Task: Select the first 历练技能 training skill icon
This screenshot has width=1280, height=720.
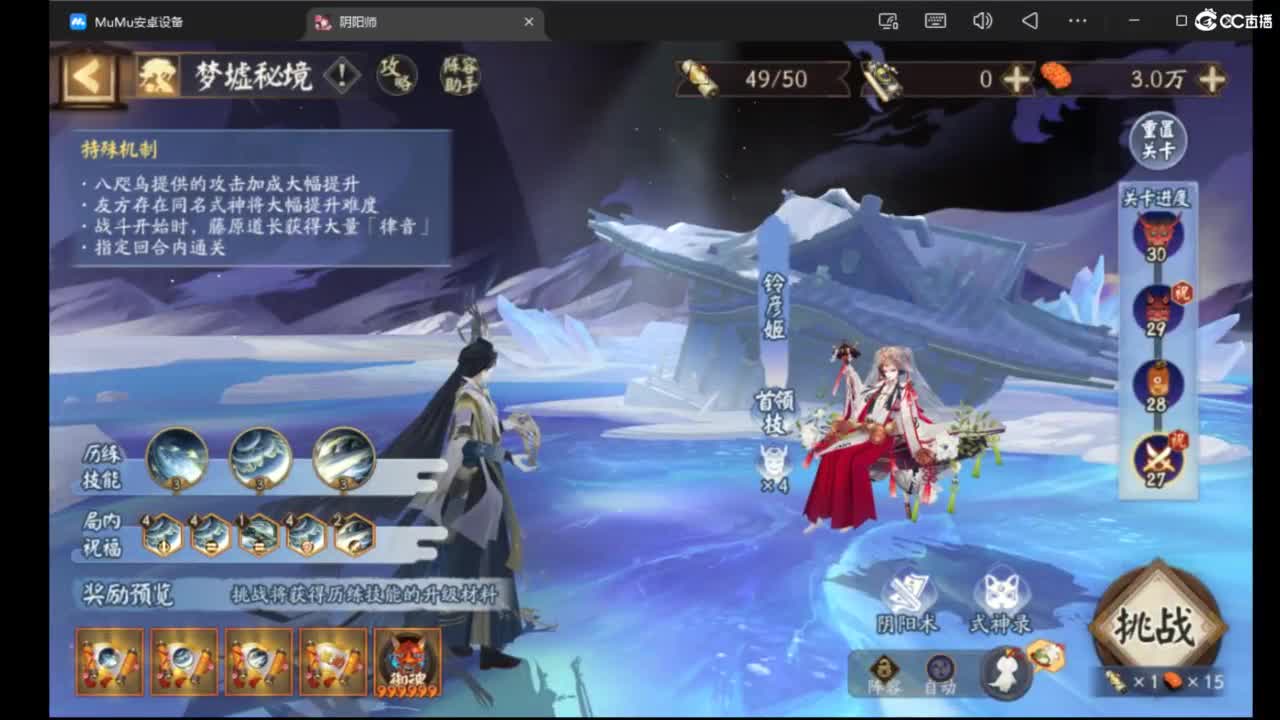Action: click(x=178, y=460)
